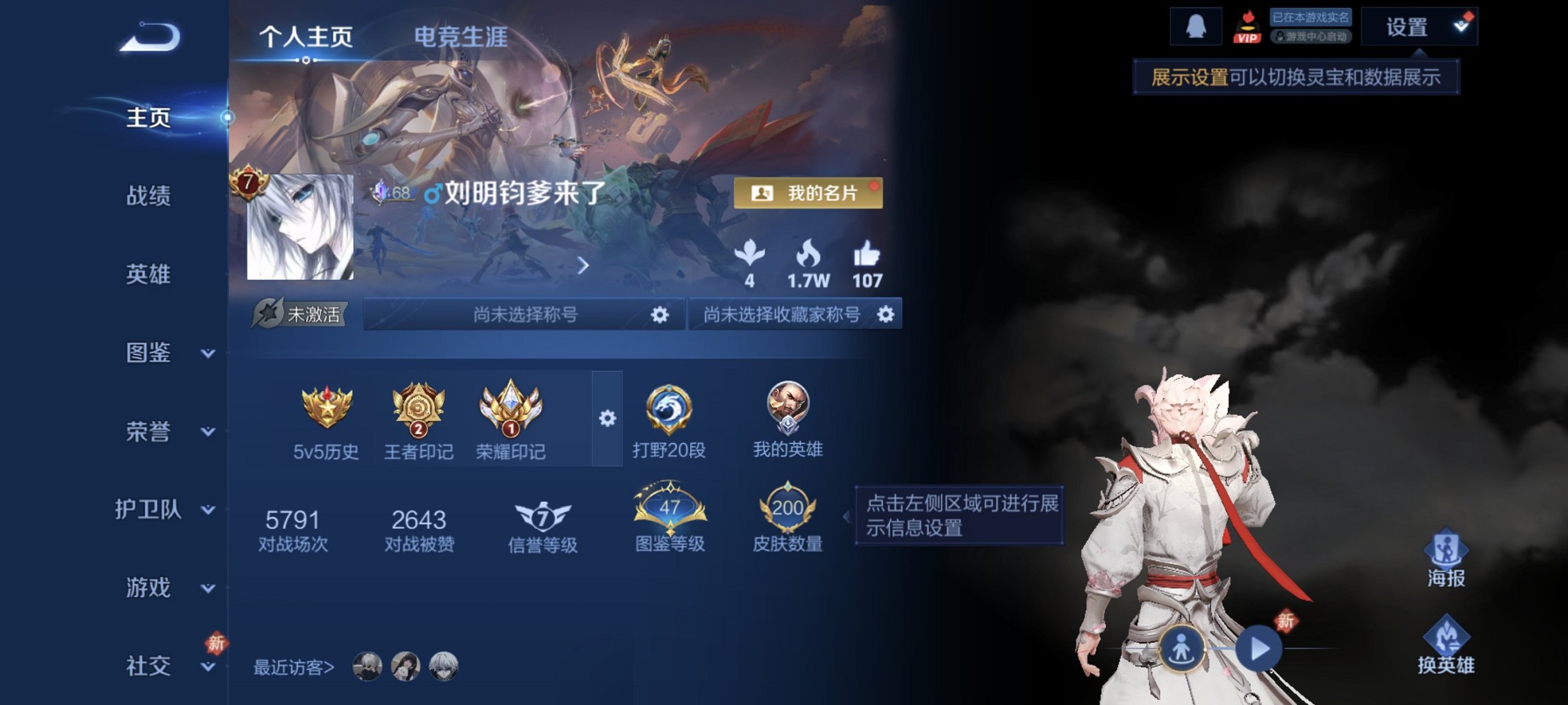Open the 打野20段 jungle rank icon
The height and width of the screenshot is (705, 1568).
tap(669, 415)
